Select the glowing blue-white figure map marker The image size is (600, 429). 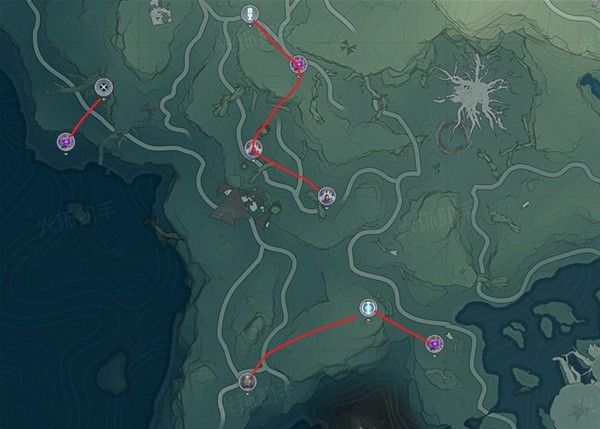(368, 307)
